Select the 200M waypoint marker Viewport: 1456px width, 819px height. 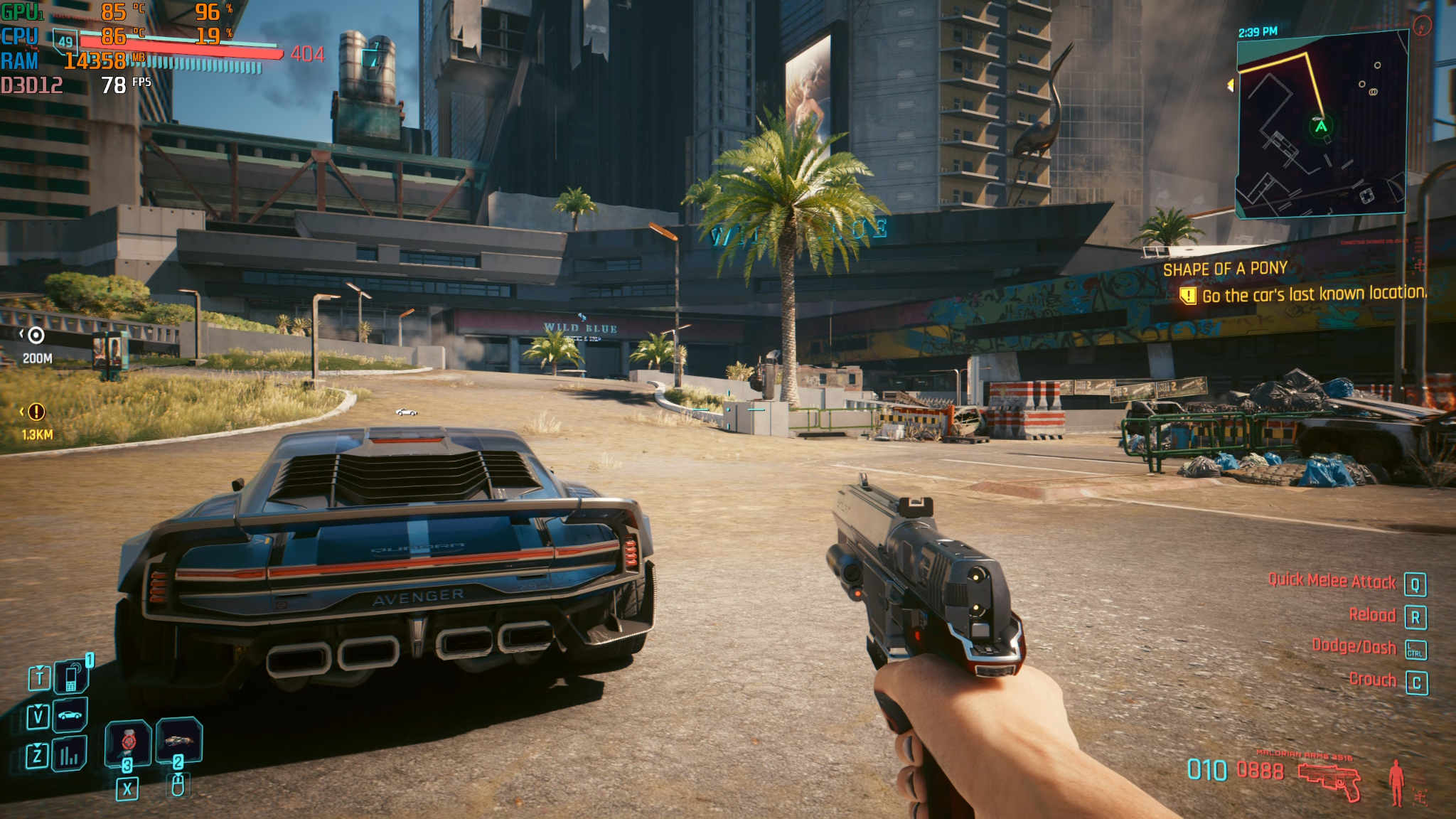coord(36,336)
